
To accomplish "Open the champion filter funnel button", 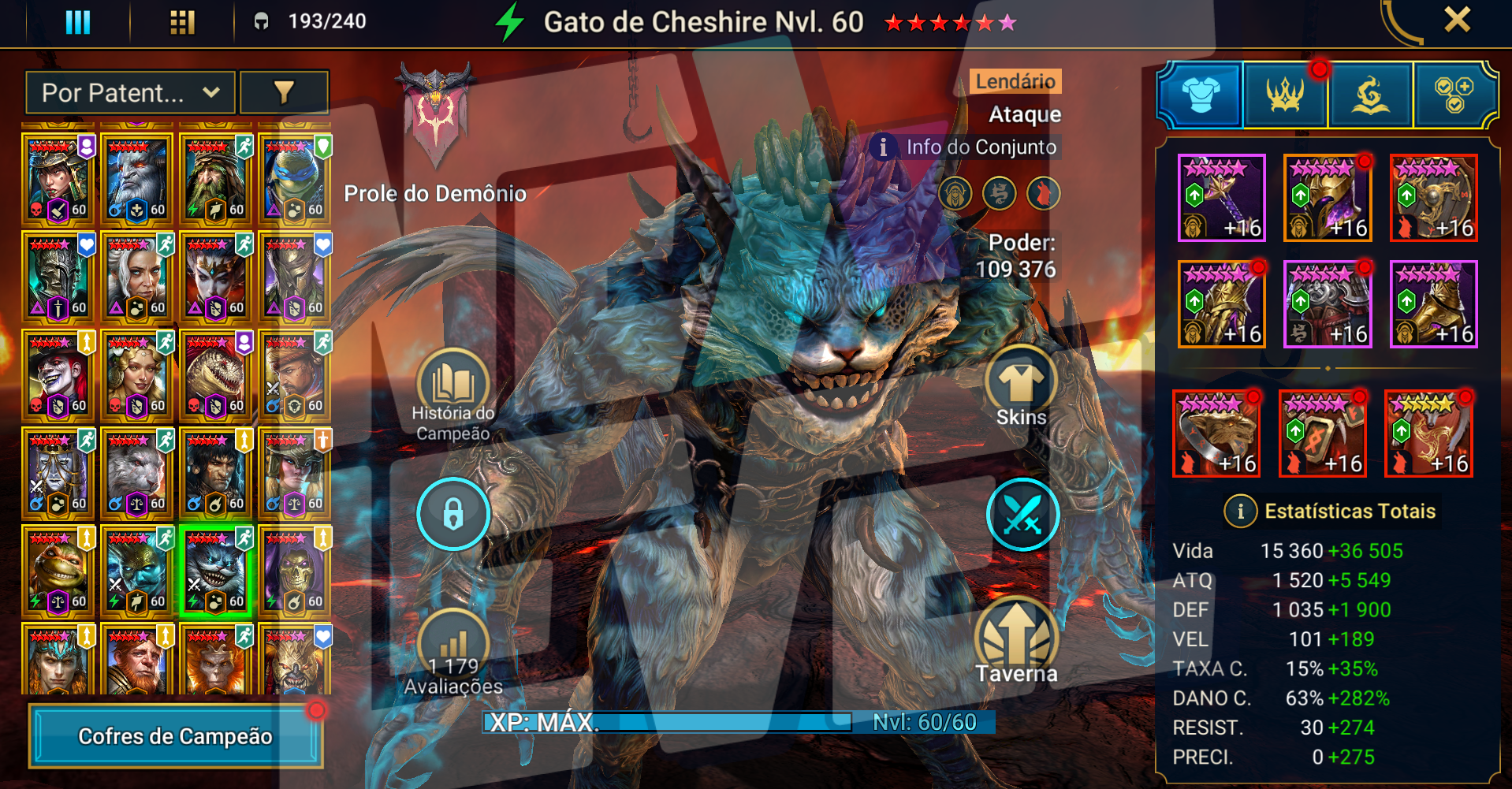I will point(284,93).
